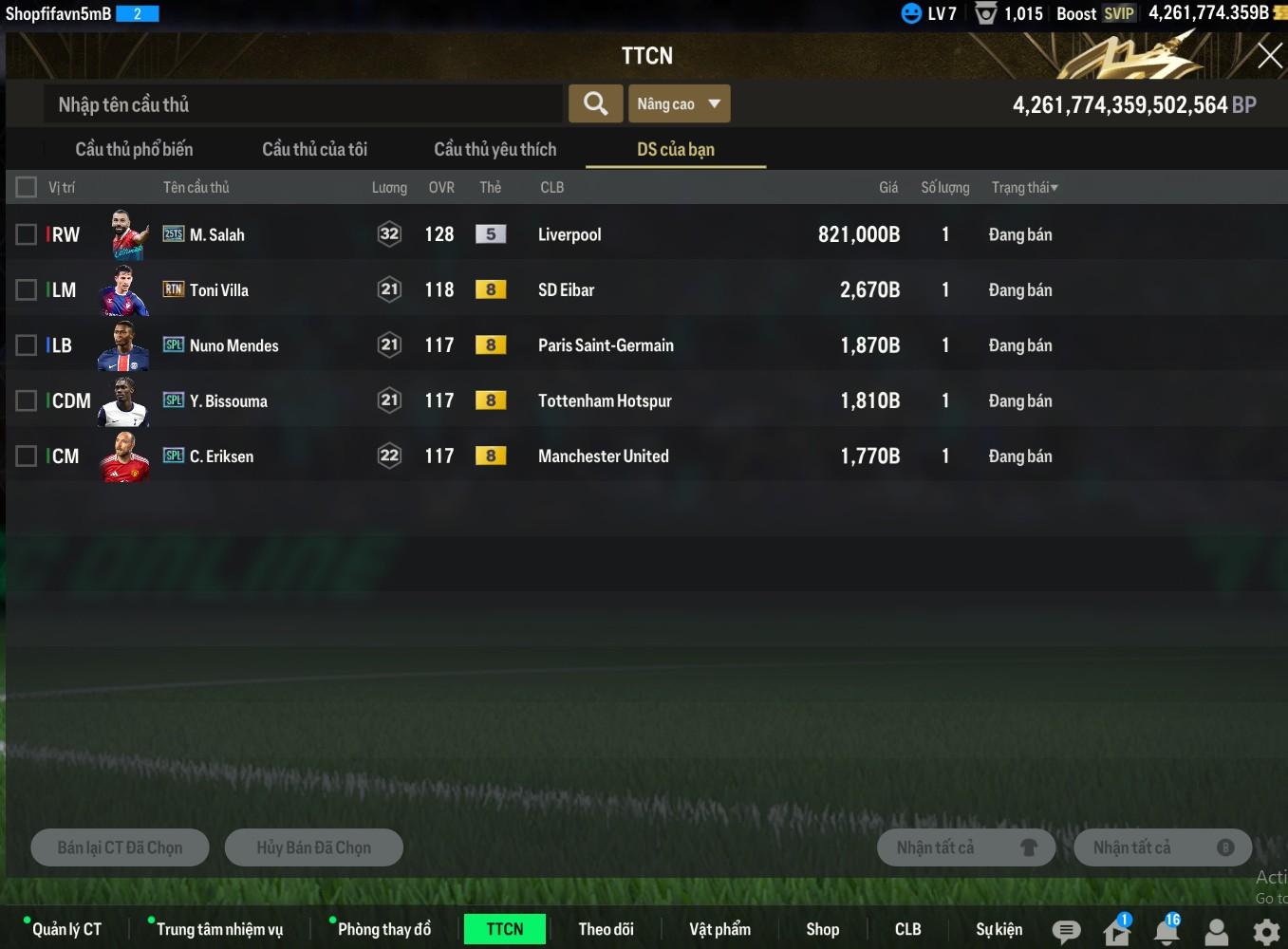Open the settings gear icon

click(x=1266, y=931)
